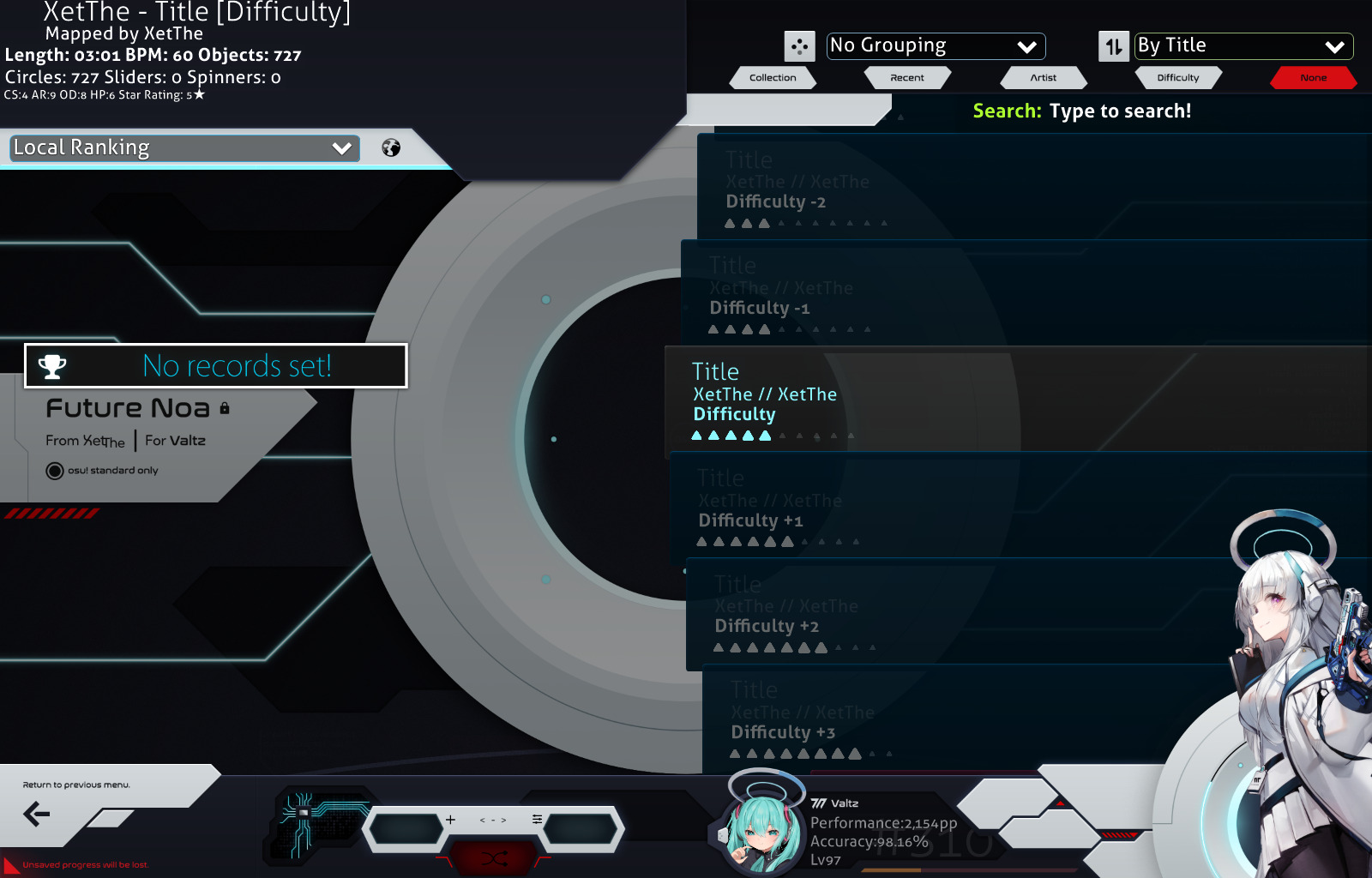Open the No Grouping dropdown
Viewport: 1372px width, 878px height.
click(x=935, y=46)
